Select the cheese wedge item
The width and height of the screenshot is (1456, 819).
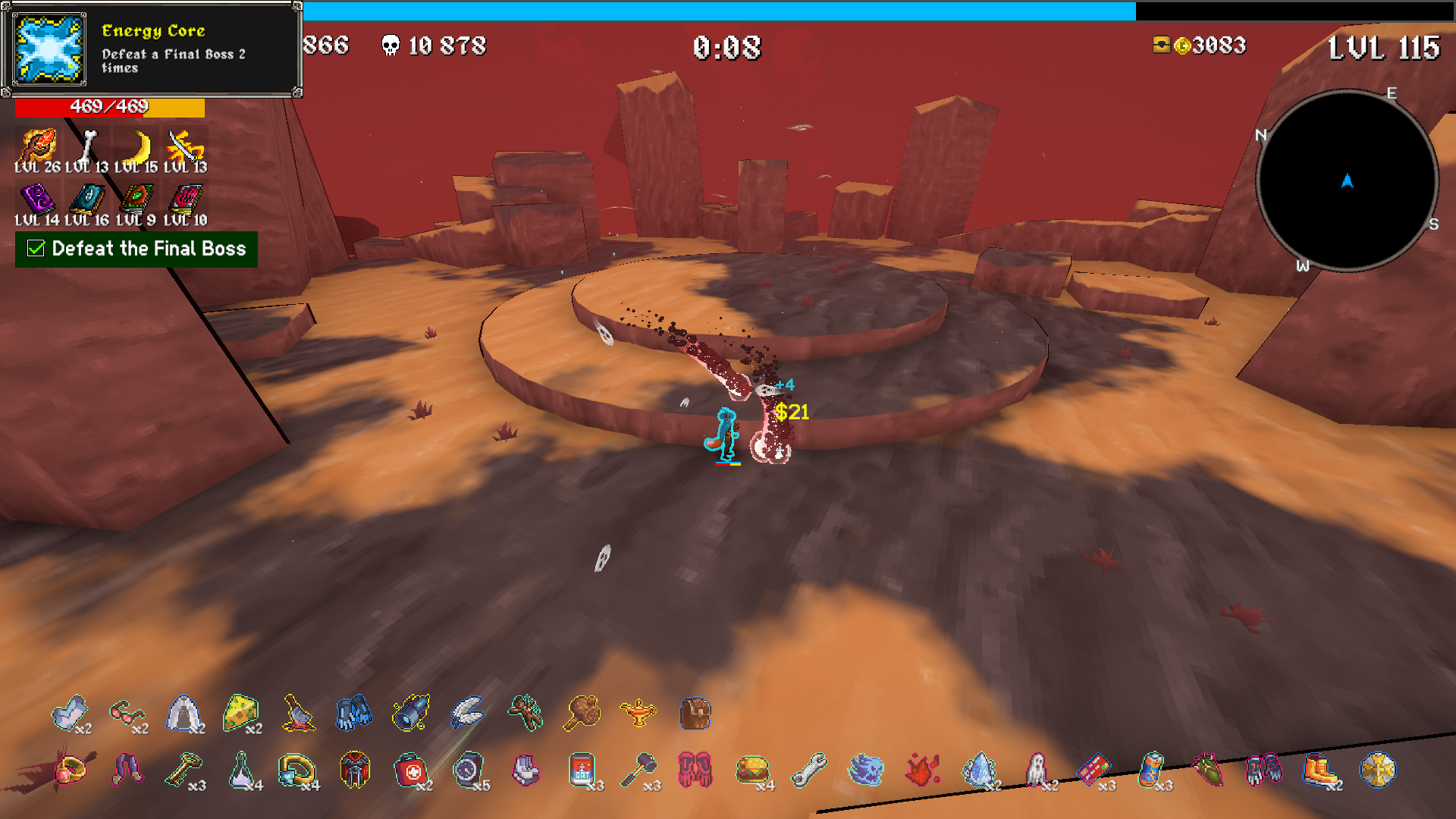240,713
